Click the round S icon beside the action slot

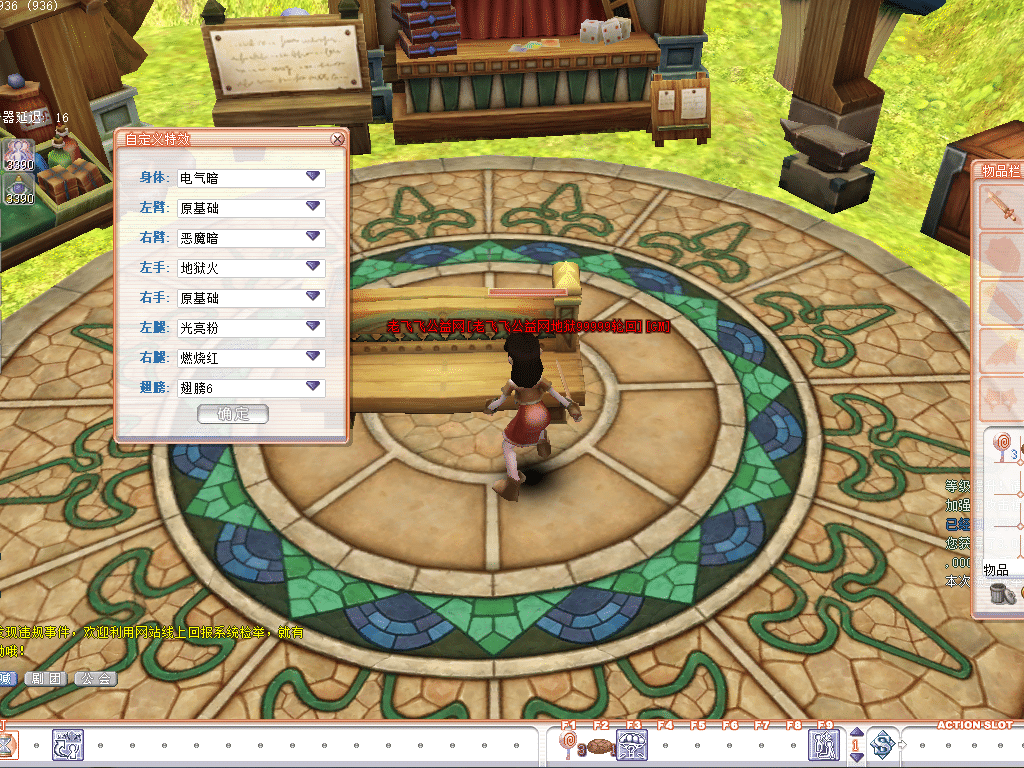882,744
